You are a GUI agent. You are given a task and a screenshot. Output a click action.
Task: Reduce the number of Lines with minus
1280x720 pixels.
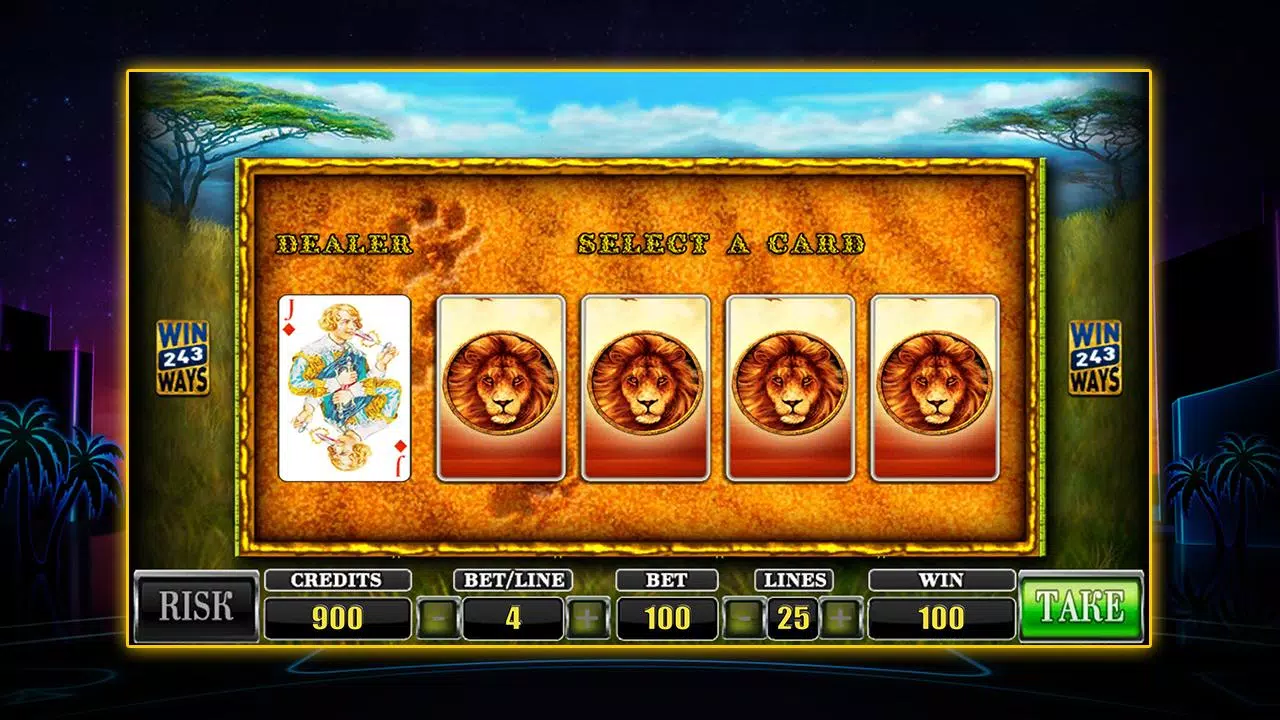tap(743, 619)
